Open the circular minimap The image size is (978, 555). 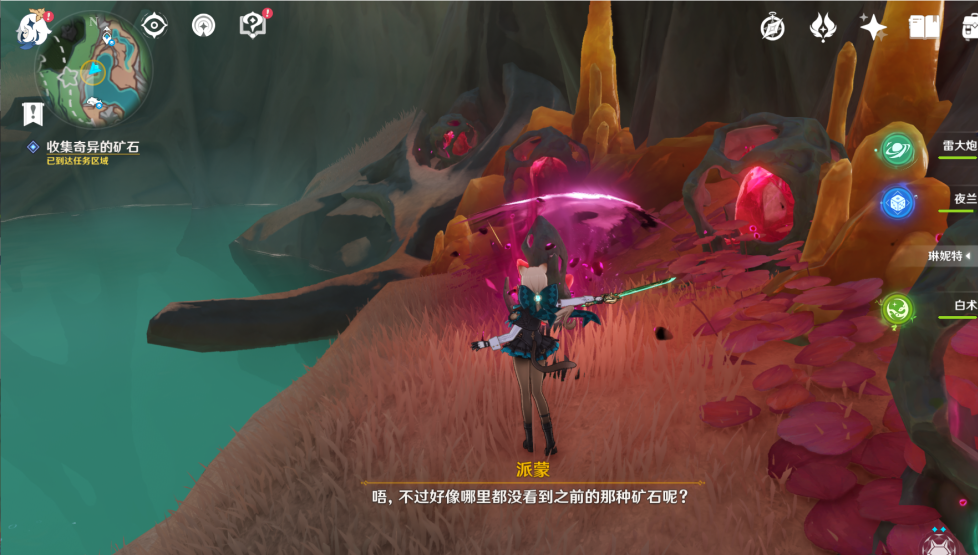point(94,70)
